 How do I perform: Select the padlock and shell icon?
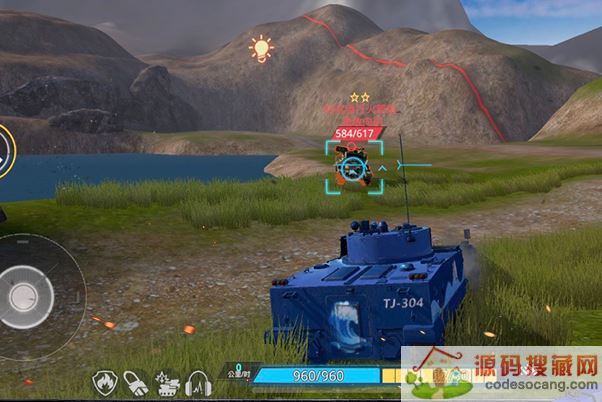[136, 382]
